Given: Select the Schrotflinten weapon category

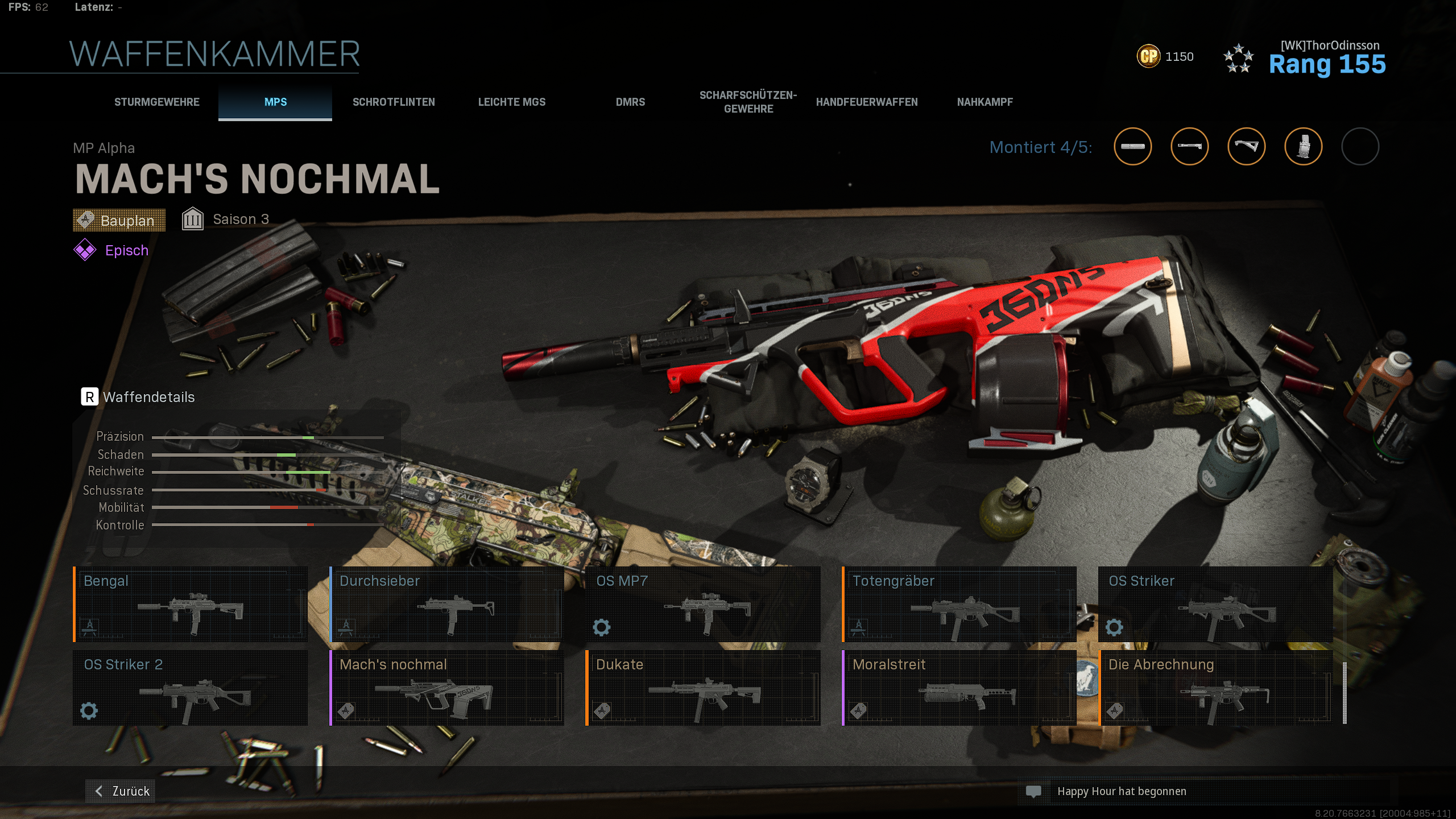Looking at the screenshot, I should 394,102.
